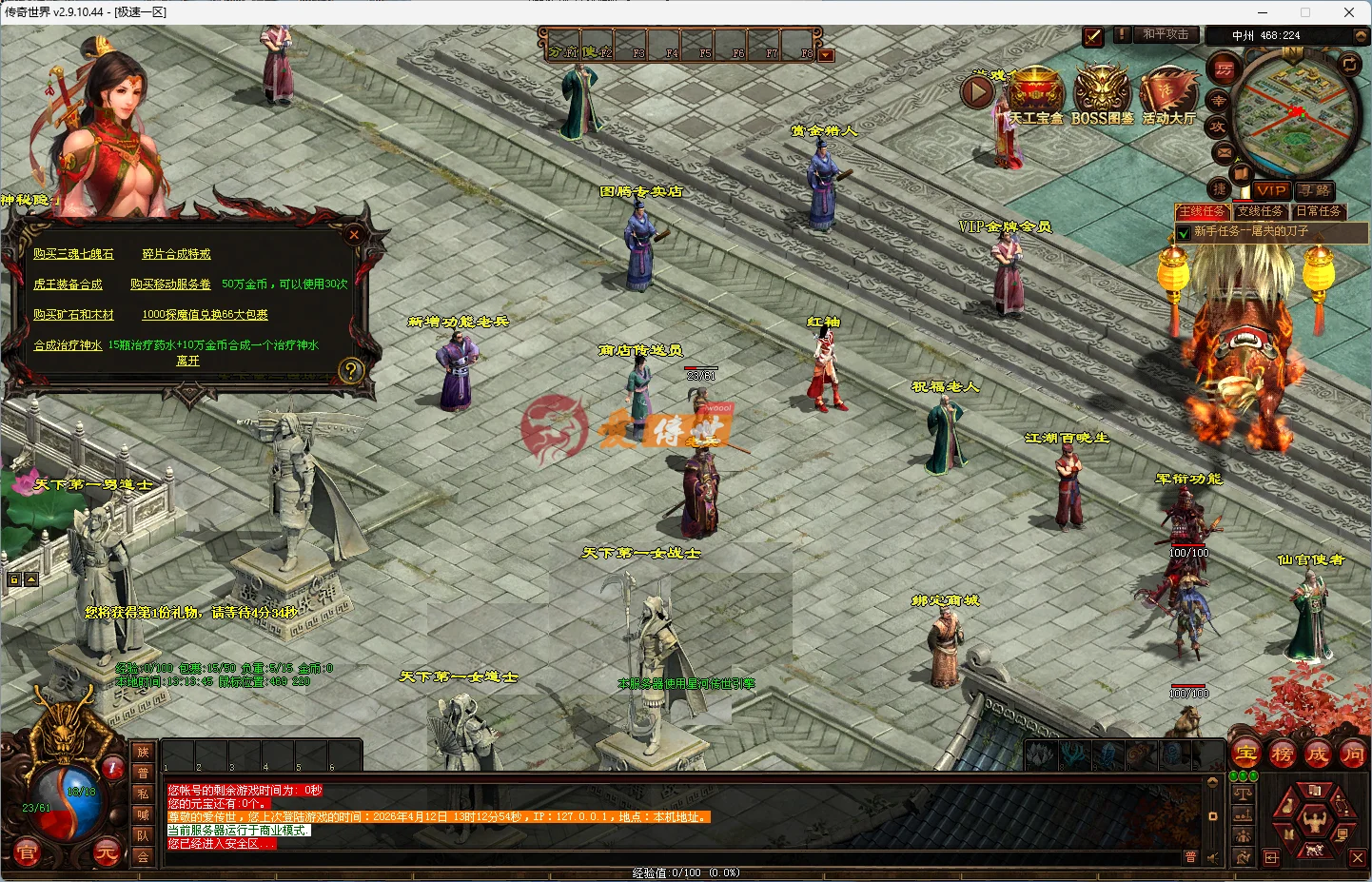1372x882 pixels.
Task: Open the mail envelope icon beside the minimap
Action: pos(1224,153)
